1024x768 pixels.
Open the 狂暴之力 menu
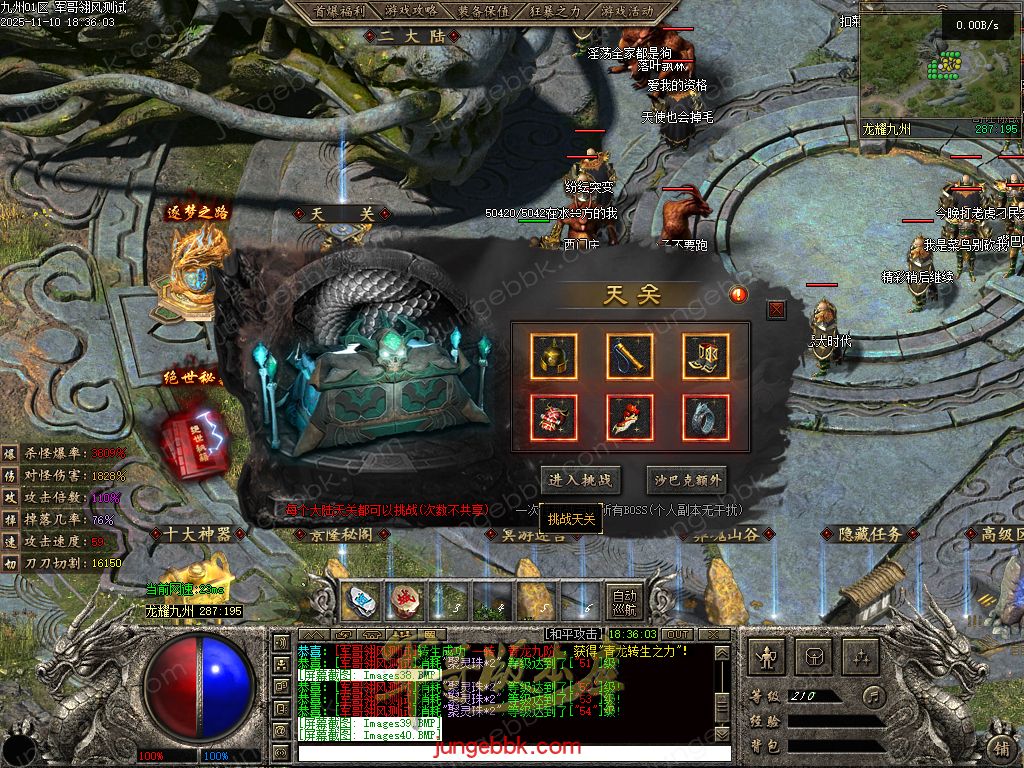[x=556, y=11]
